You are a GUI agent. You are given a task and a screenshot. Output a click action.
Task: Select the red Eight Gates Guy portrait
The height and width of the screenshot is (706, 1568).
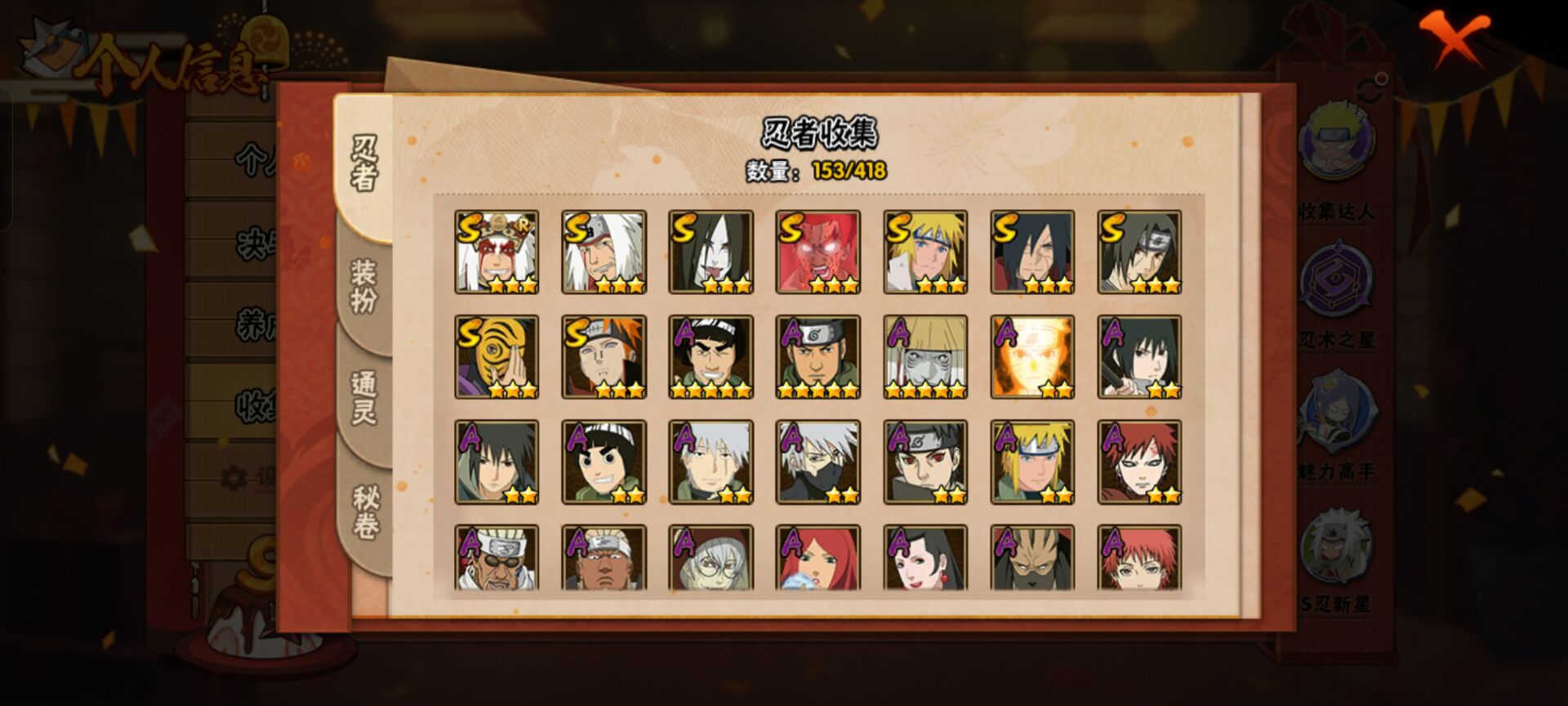point(817,252)
